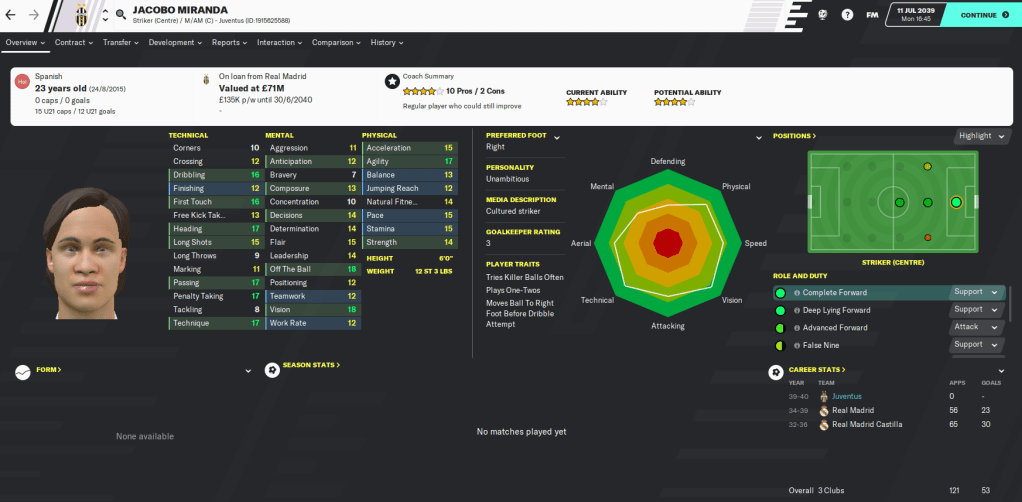Viewport: 1022px width, 502px height.
Task: Open the Interaction menu
Action: tap(279, 43)
